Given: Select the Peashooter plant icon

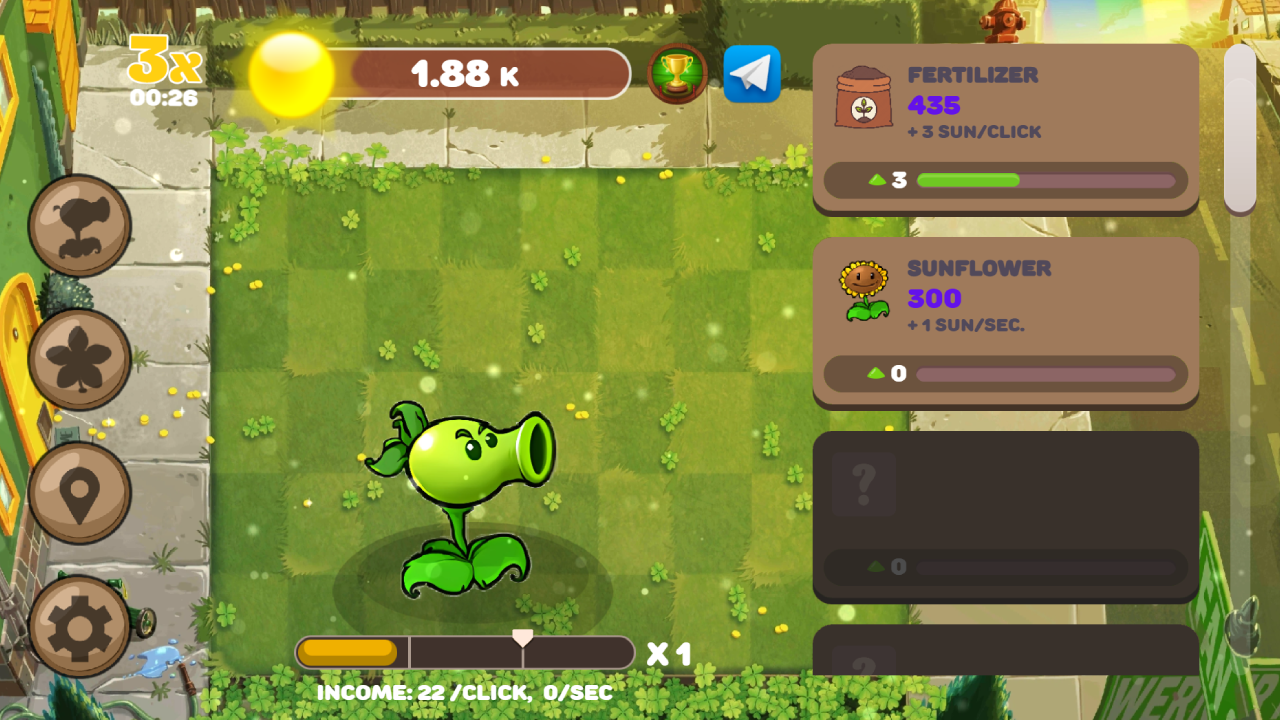Looking at the screenshot, I should tap(80, 224).
